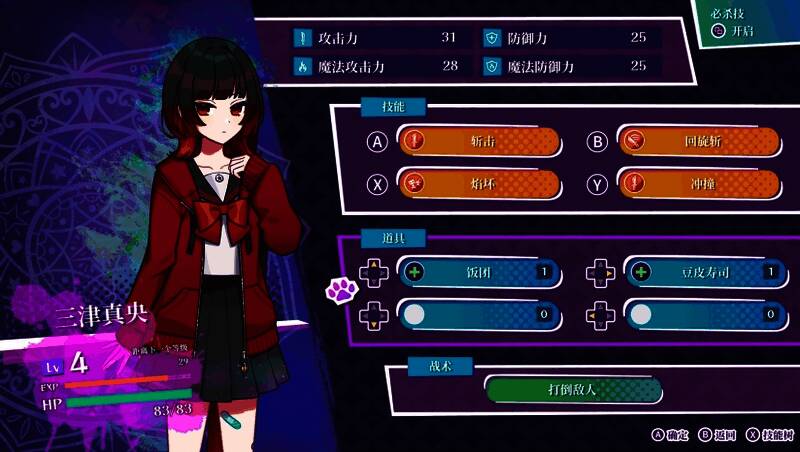
Task: Select the 斩击 skill slot
Action: (479, 141)
